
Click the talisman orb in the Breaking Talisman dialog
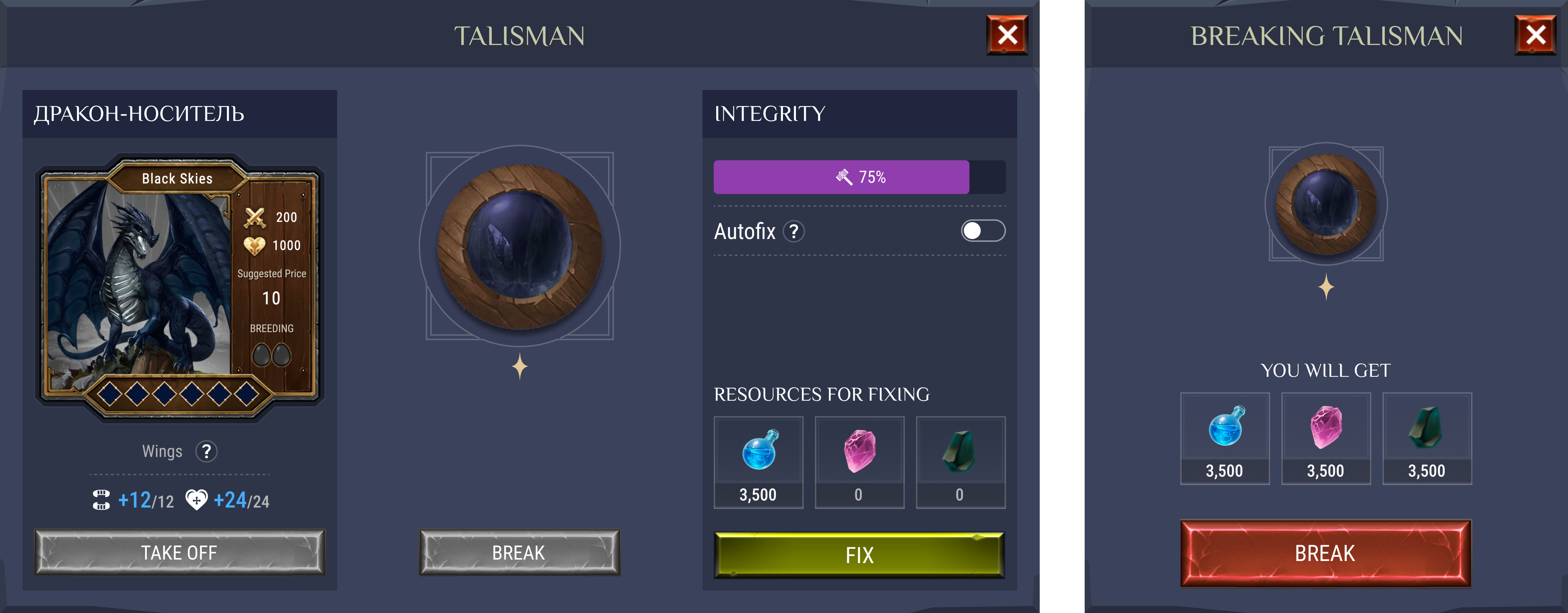(1326, 204)
